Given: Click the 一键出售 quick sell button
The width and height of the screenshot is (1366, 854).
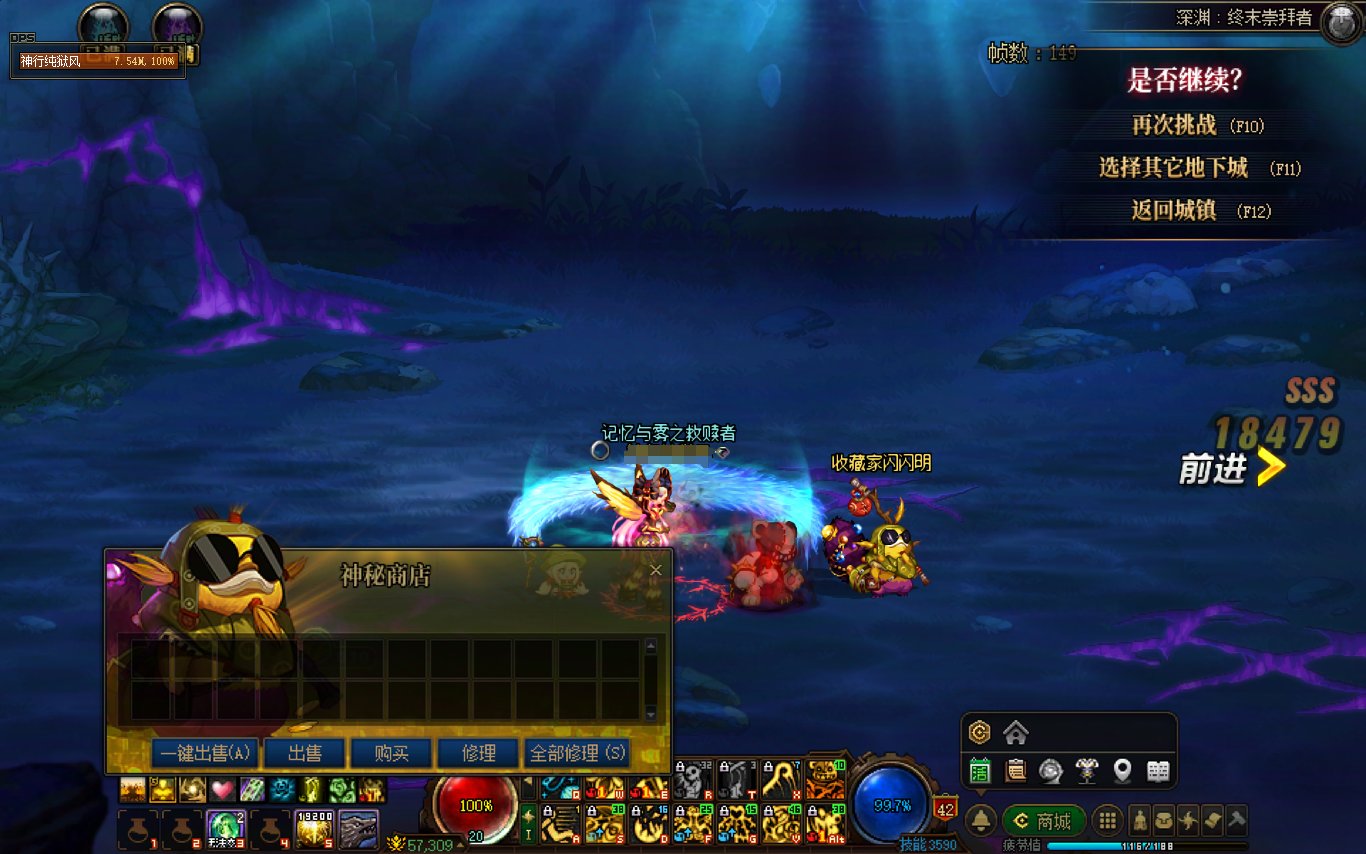Looking at the screenshot, I should 205,753.
